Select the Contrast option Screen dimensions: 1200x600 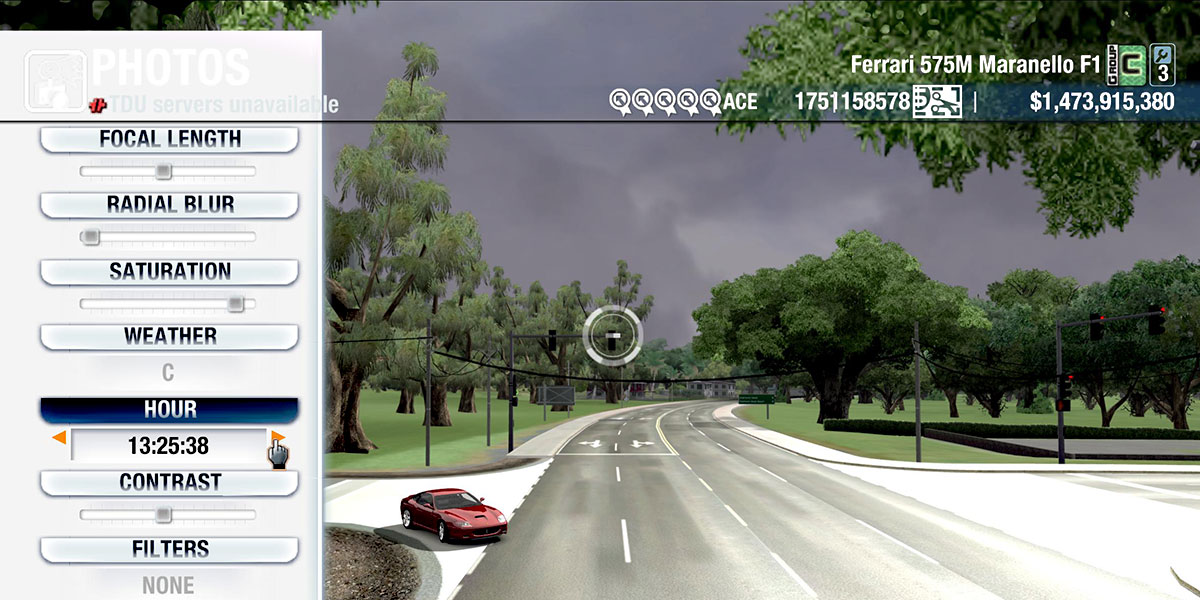(x=169, y=482)
